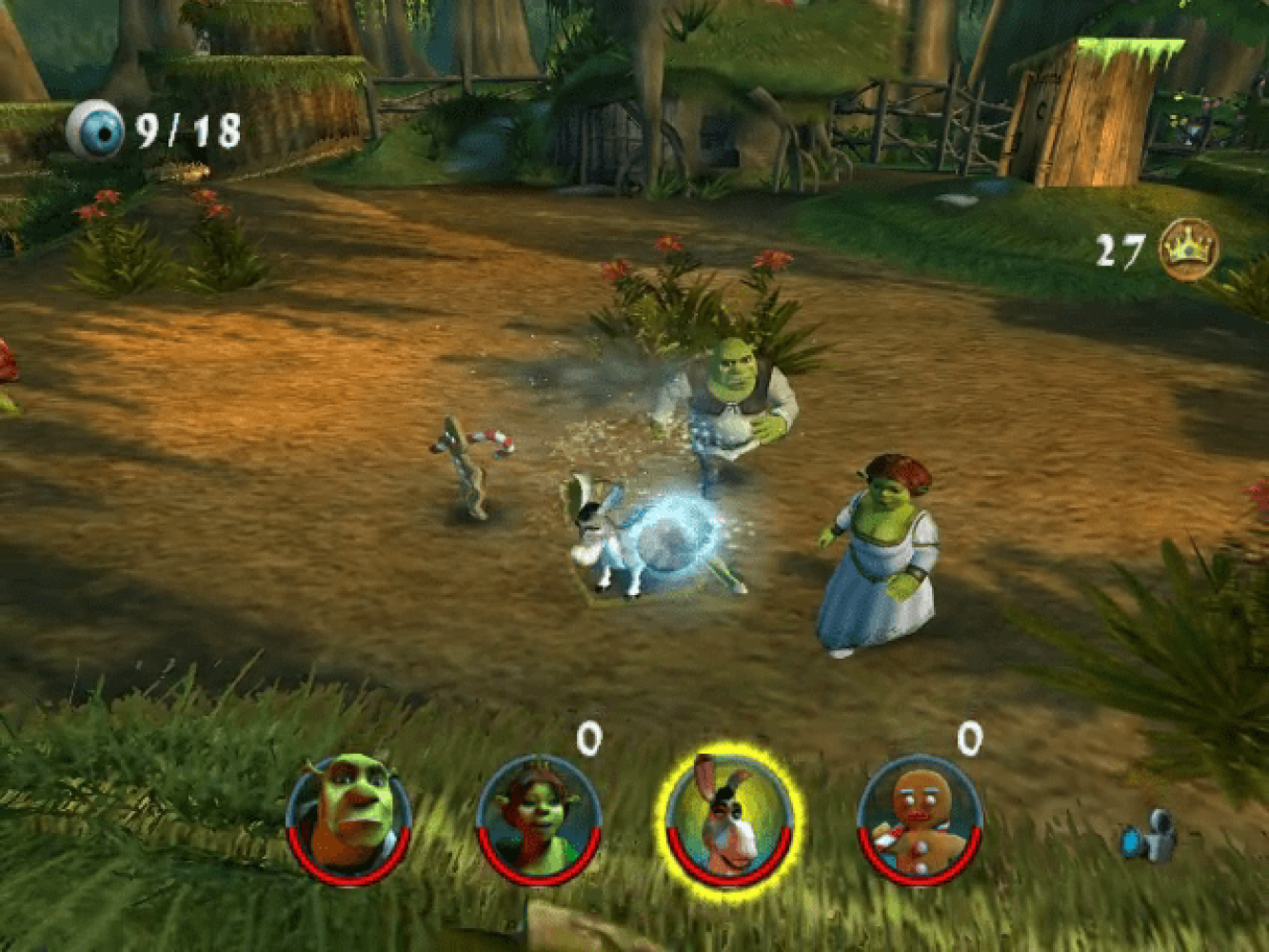The height and width of the screenshot is (952, 1269).
Task: Click the eyeball collectible counter icon
Action: point(95,129)
